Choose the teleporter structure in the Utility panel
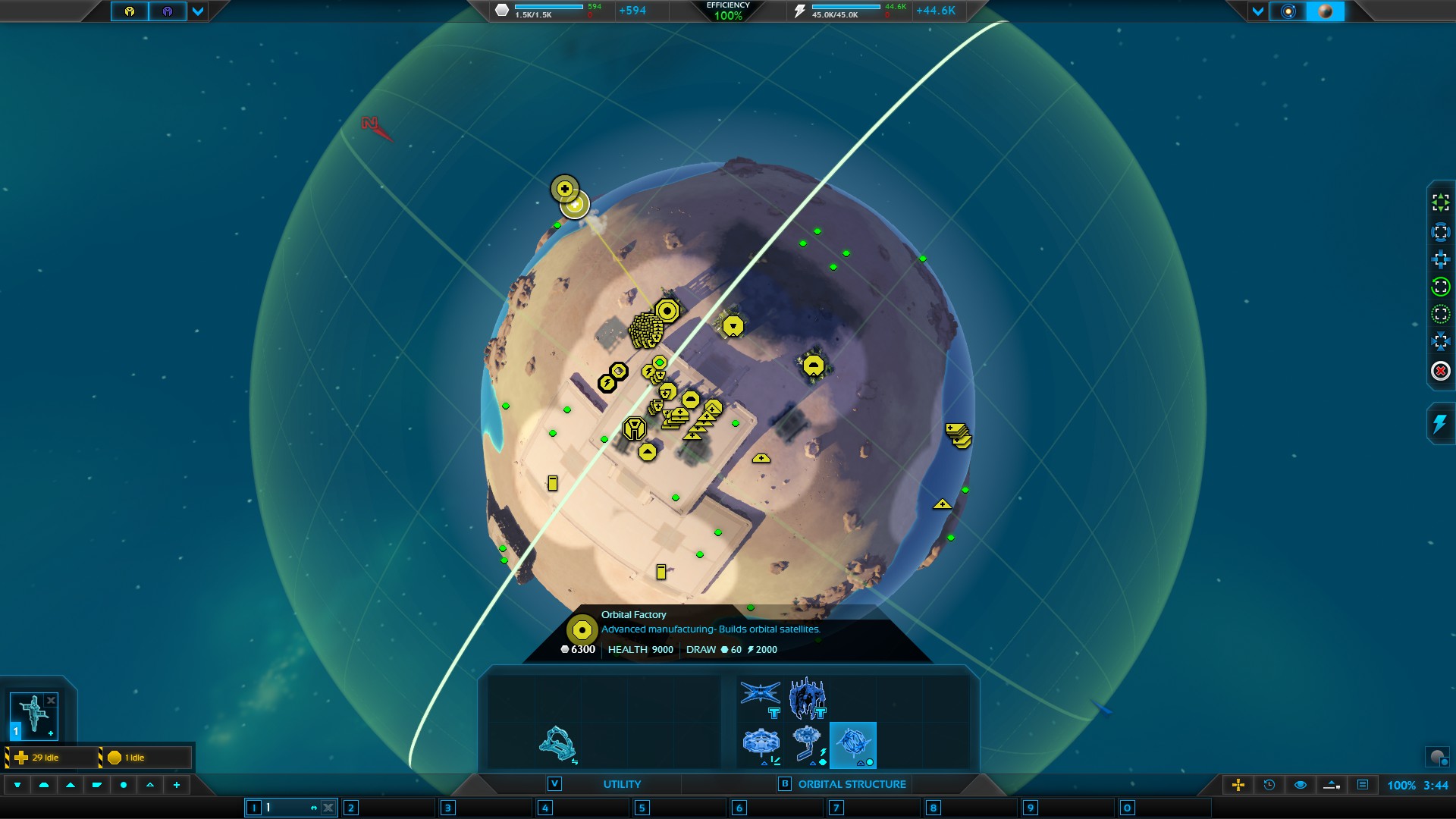1456x819 pixels. (557, 744)
